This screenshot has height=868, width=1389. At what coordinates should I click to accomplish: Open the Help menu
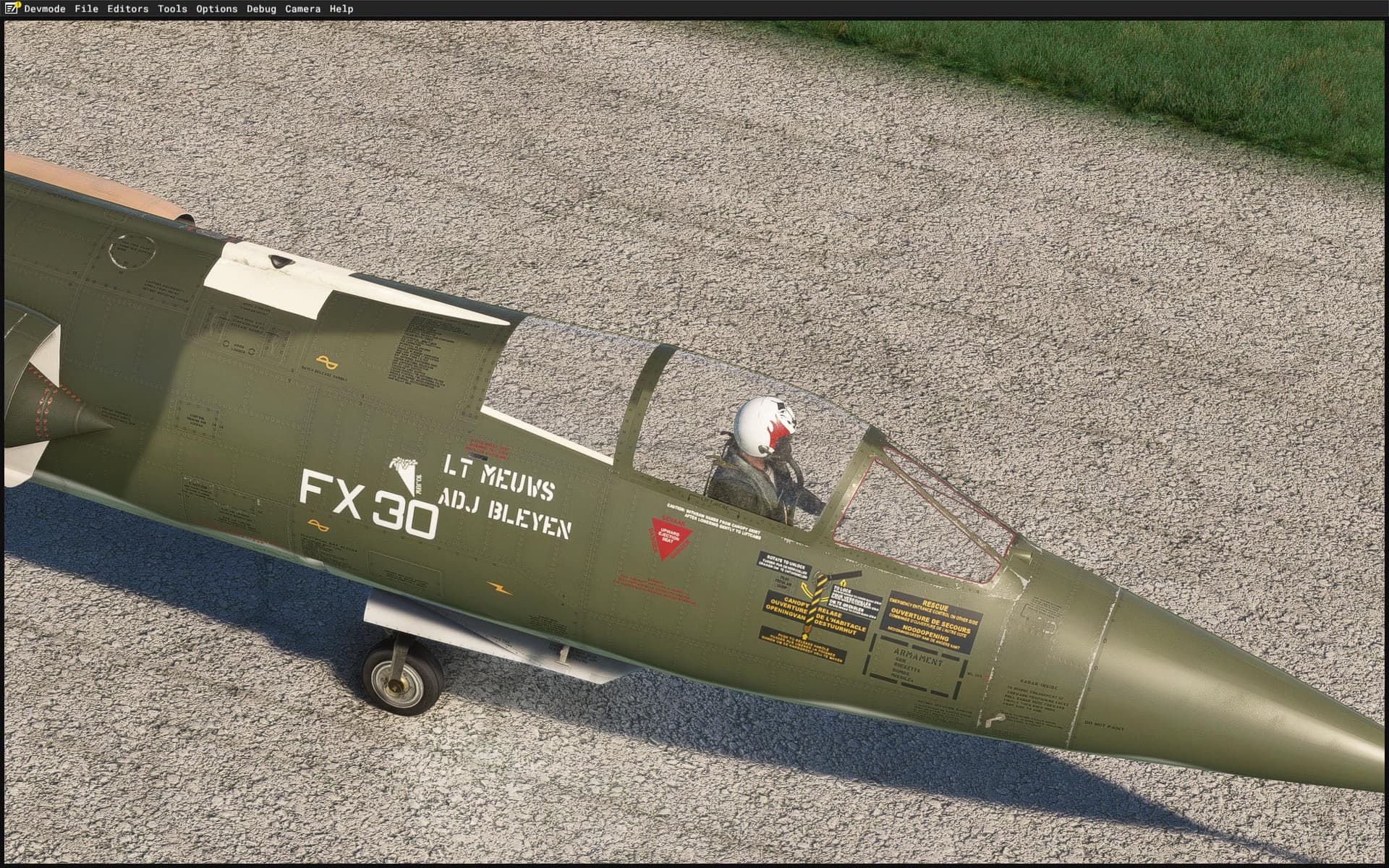(x=341, y=9)
